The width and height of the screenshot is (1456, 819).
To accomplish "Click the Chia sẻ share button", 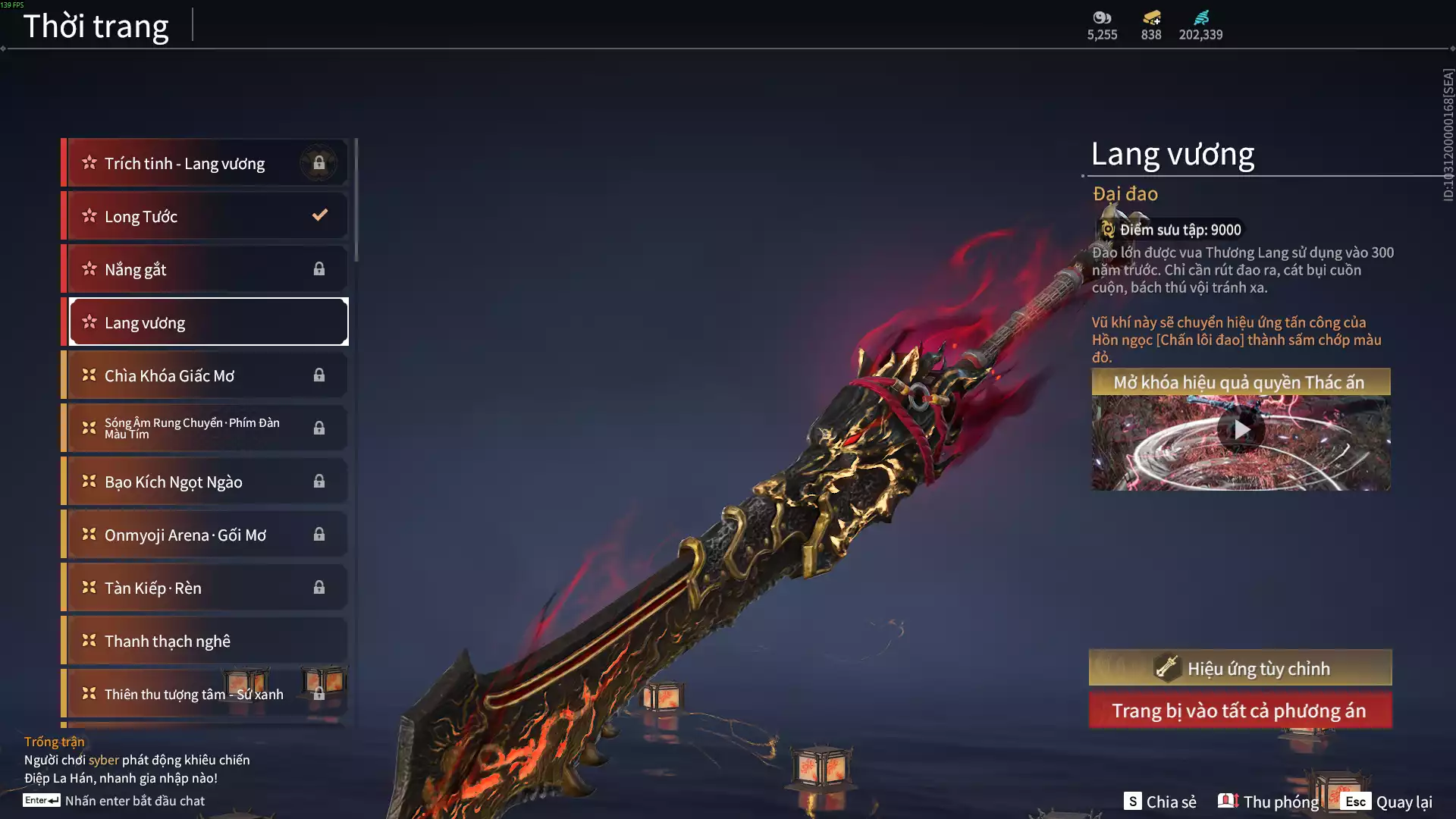I will [x=1160, y=802].
